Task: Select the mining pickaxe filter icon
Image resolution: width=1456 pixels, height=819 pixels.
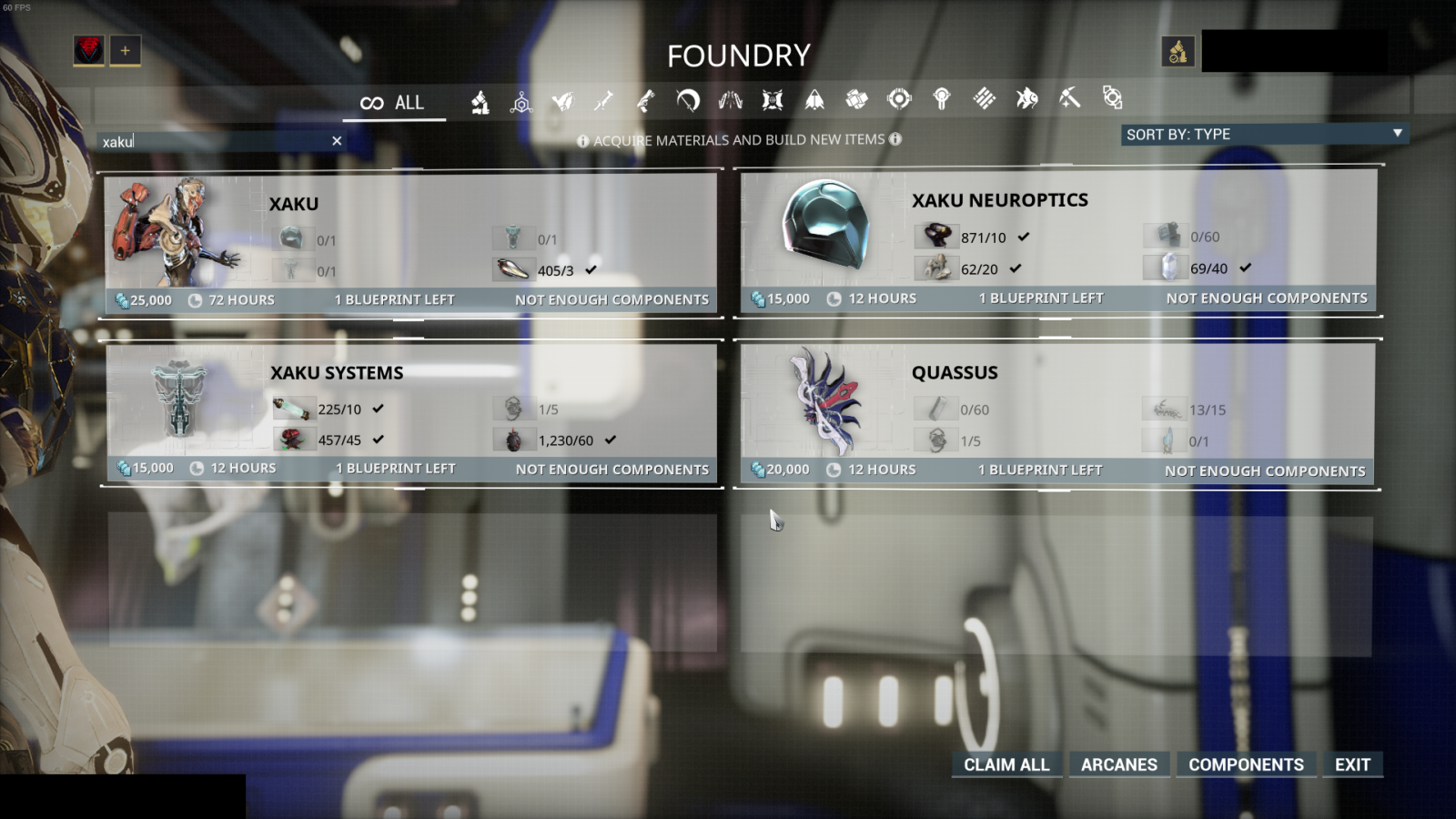Action: pos(1068,100)
